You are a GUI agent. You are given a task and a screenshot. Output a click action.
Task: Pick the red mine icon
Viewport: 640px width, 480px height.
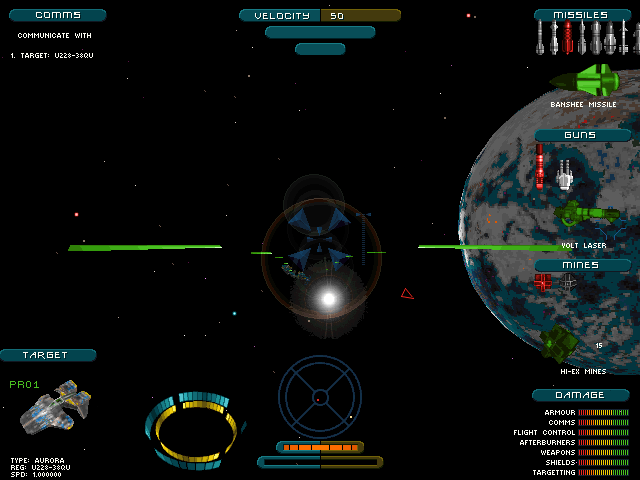point(543,282)
